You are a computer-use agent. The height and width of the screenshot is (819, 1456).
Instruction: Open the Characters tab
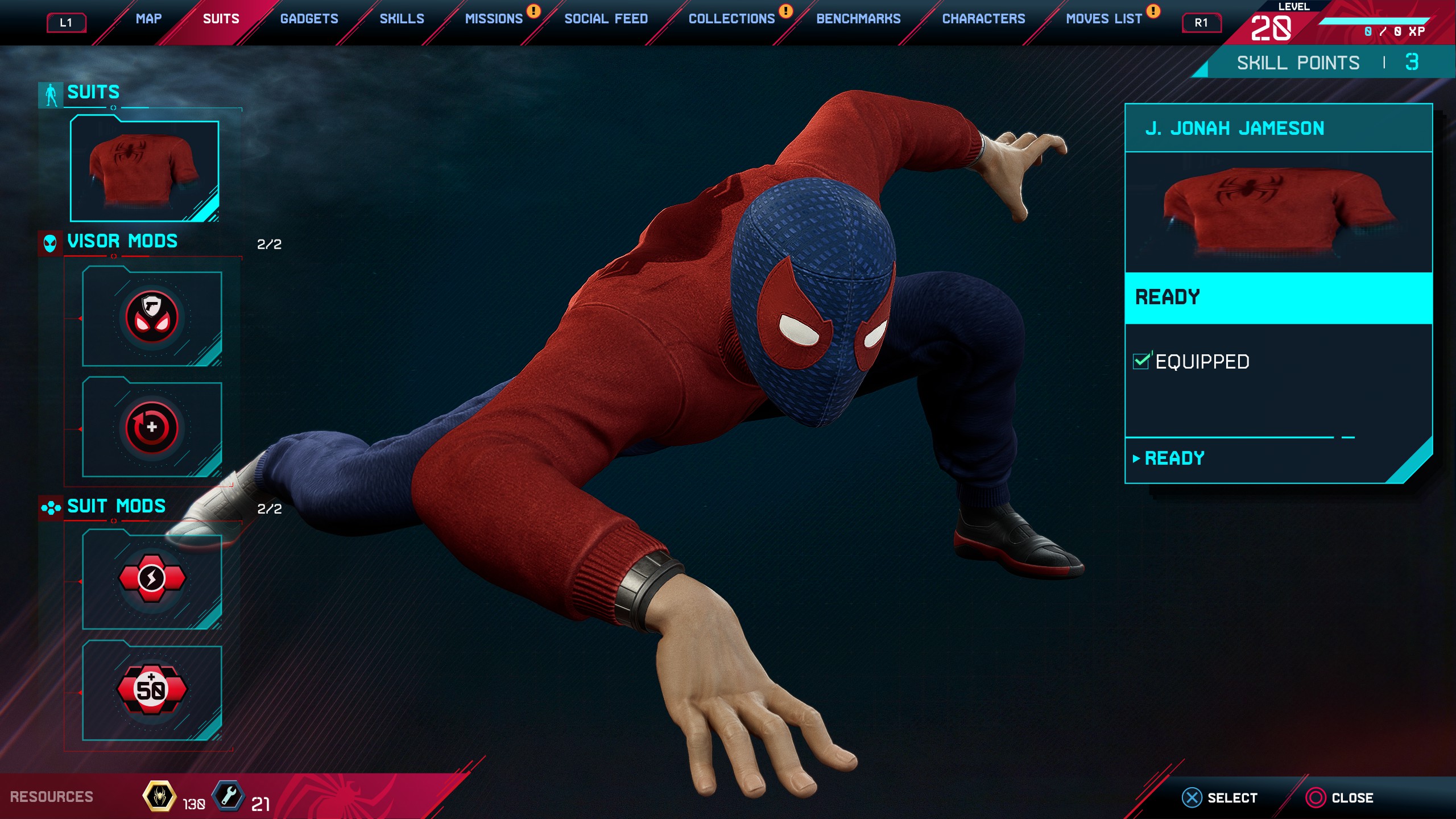pos(983,19)
